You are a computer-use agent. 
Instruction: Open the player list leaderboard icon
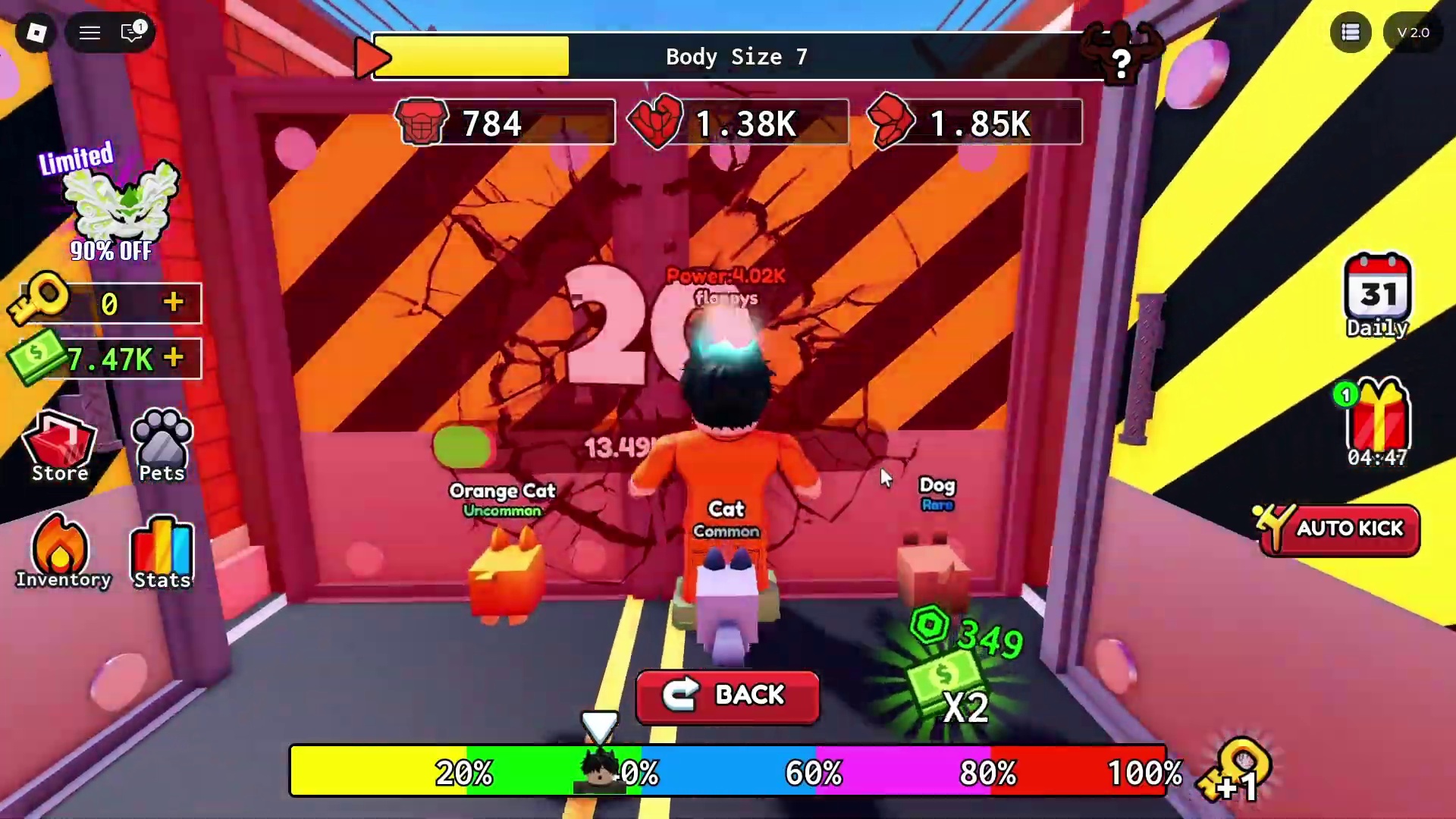coord(1350,33)
